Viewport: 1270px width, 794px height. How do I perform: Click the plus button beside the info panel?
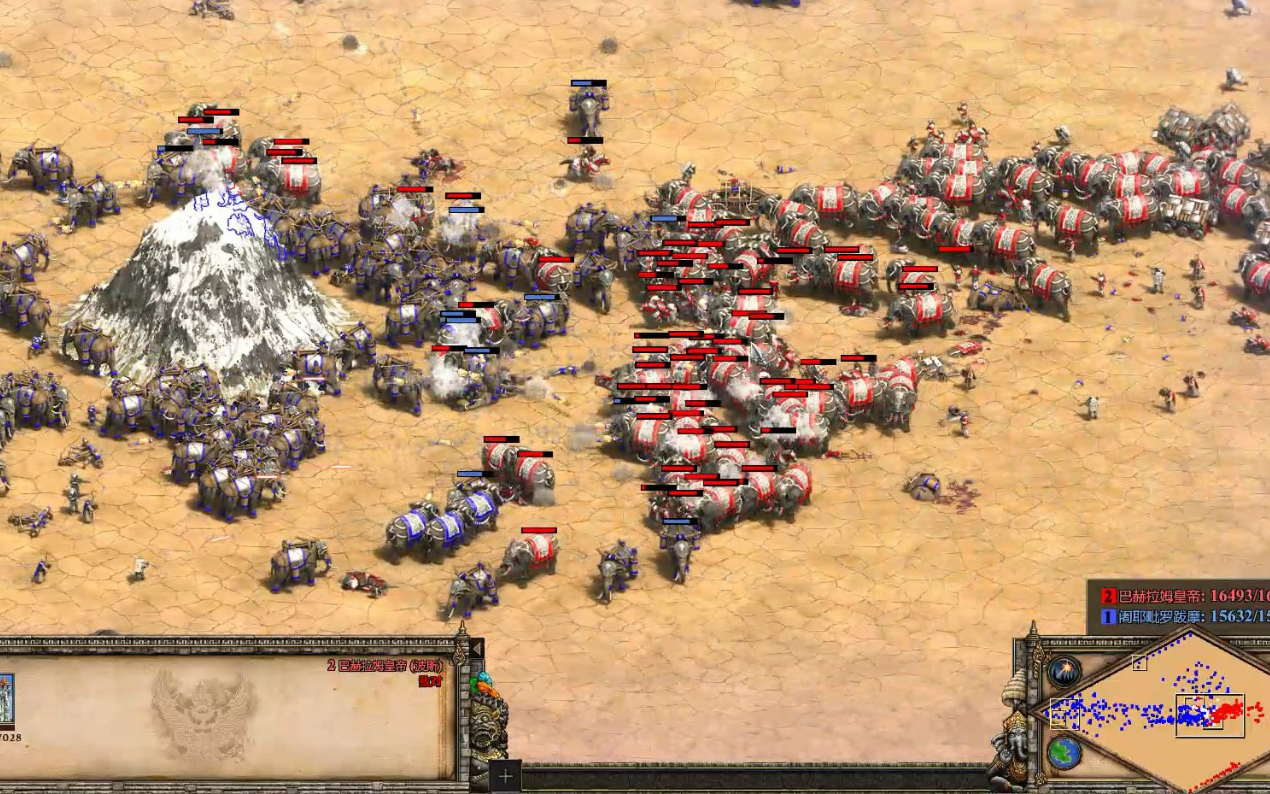(x=506, y=776)
